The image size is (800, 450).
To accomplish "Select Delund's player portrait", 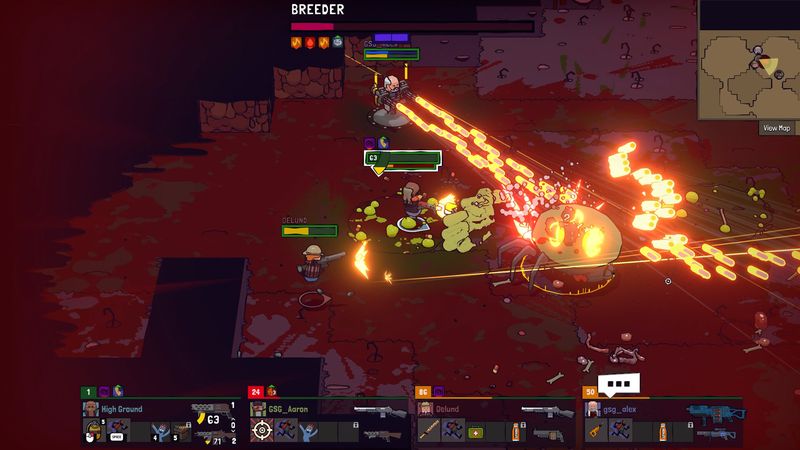I will coord(425,409).
